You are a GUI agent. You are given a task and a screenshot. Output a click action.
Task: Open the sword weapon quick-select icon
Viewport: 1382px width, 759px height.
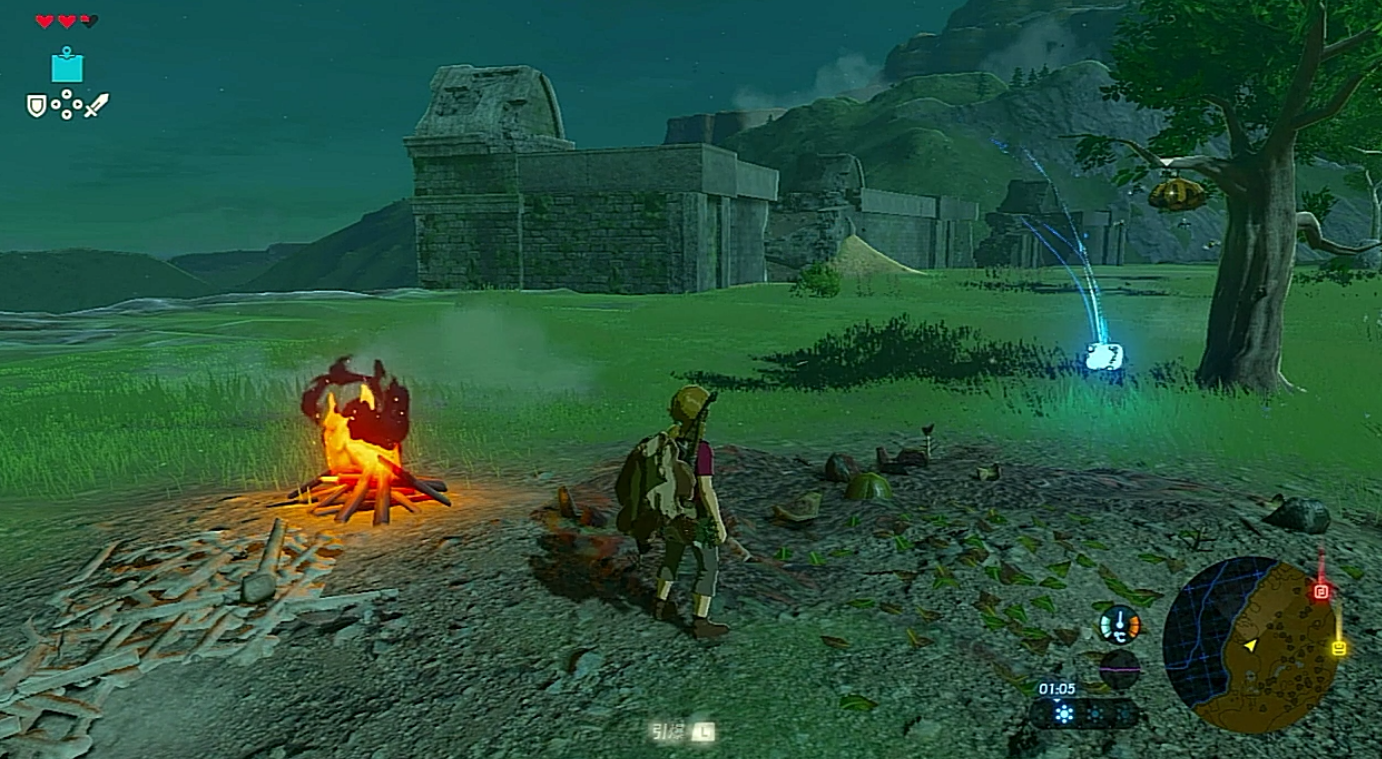coord(96,105)
